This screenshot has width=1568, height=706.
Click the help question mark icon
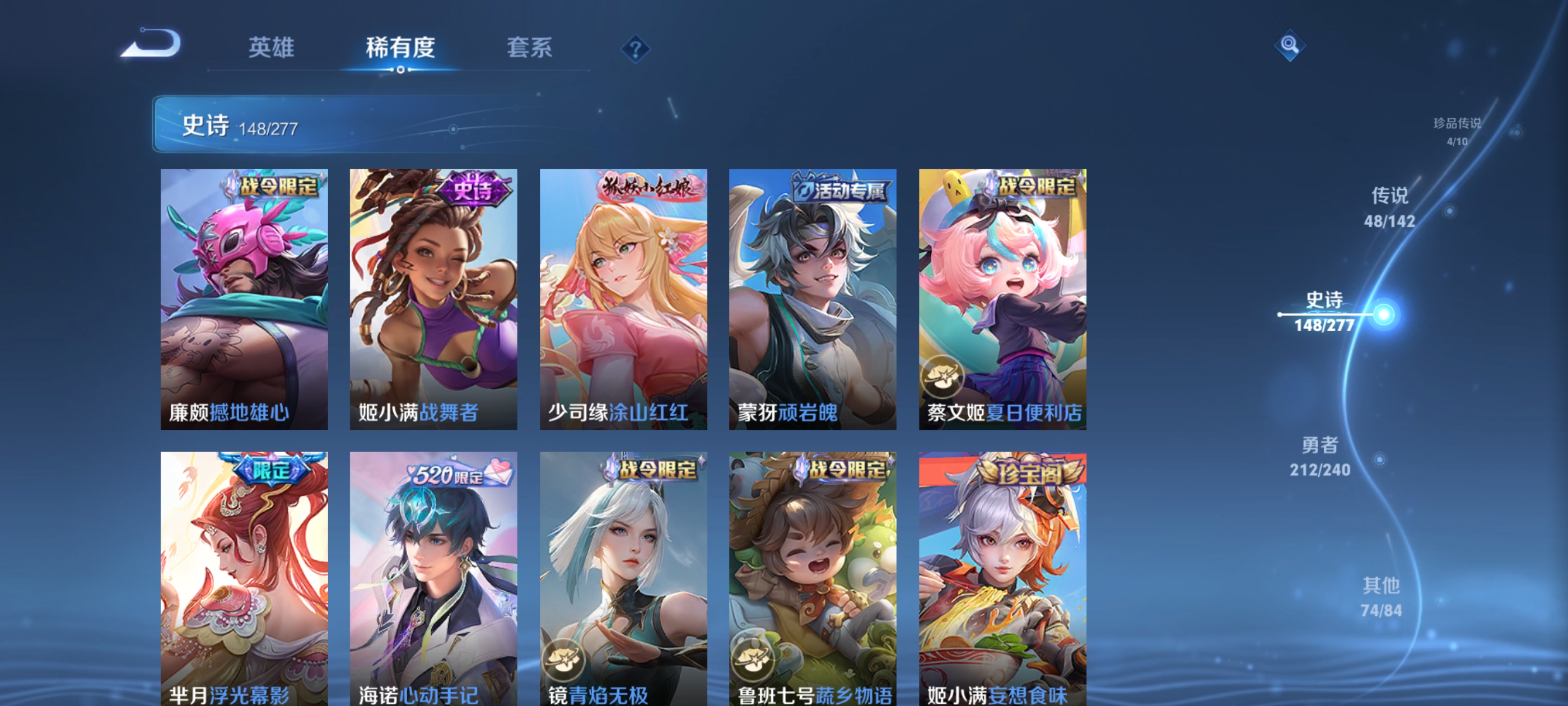coord(636,49)
